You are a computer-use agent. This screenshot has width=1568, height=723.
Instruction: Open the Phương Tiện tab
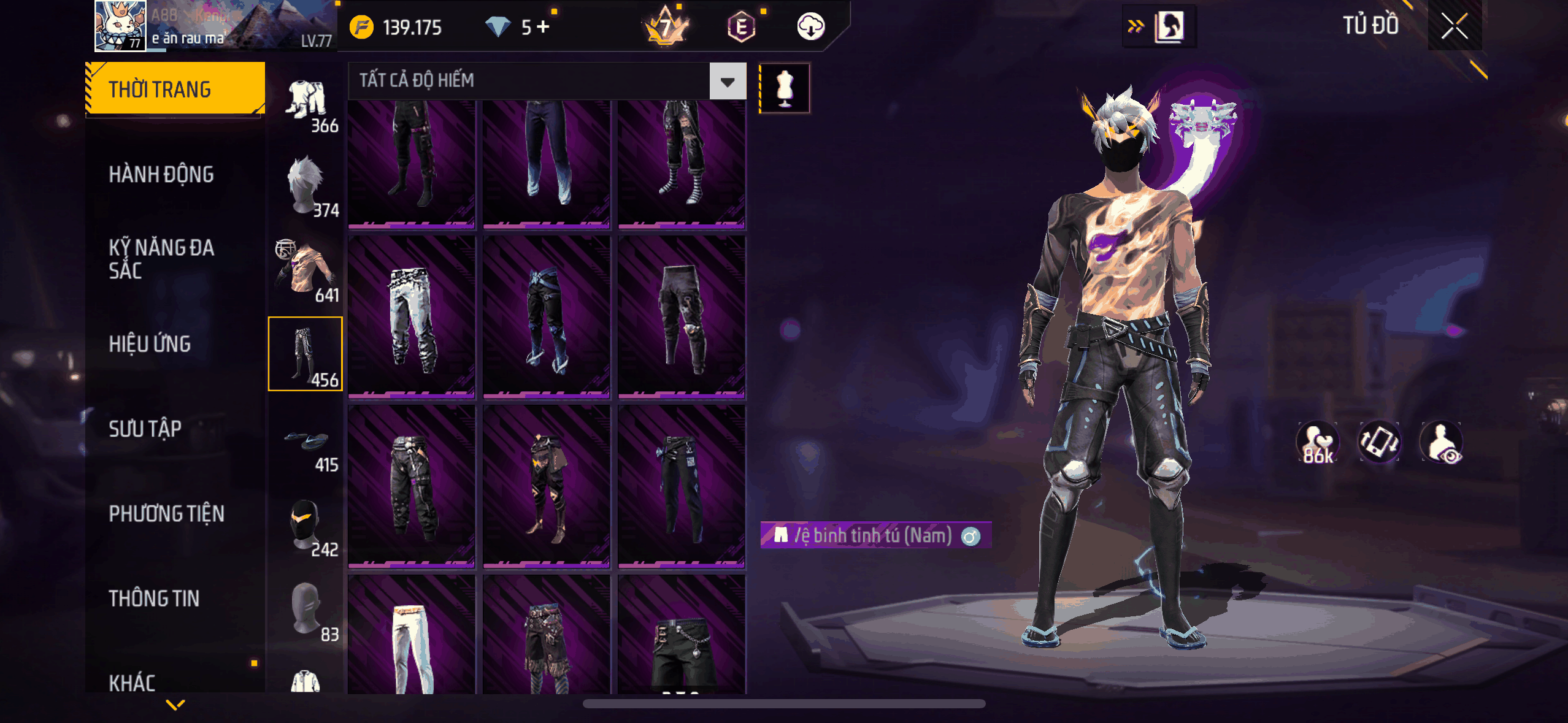(x=166, y=513)
